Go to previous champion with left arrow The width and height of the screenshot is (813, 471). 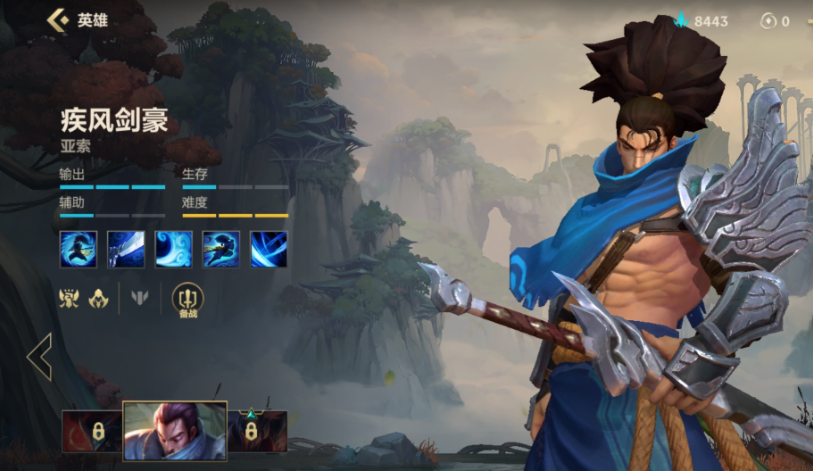40,357
